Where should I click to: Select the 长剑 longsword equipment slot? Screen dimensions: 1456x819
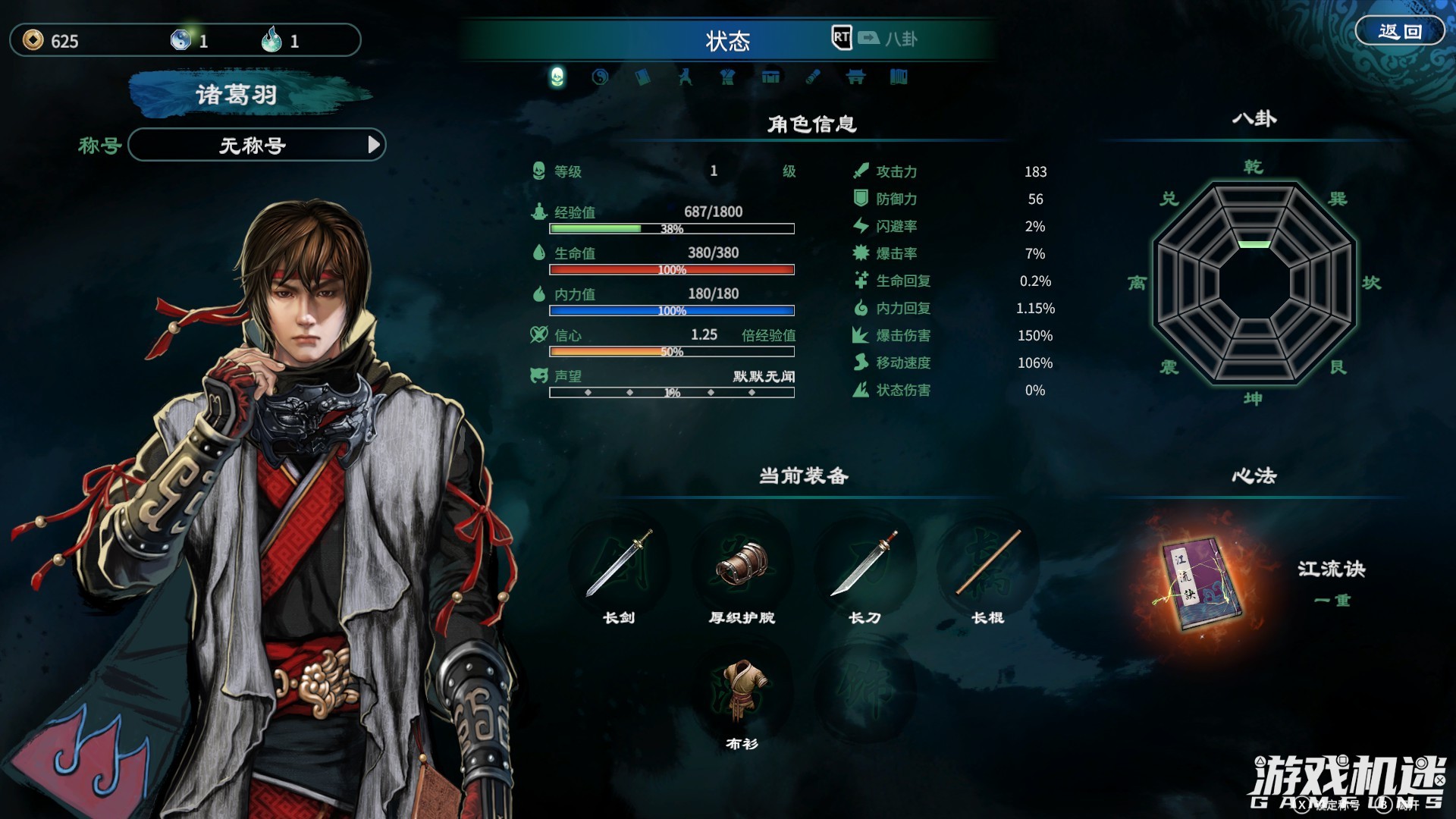pyautogui.click(x=619, y=565)
